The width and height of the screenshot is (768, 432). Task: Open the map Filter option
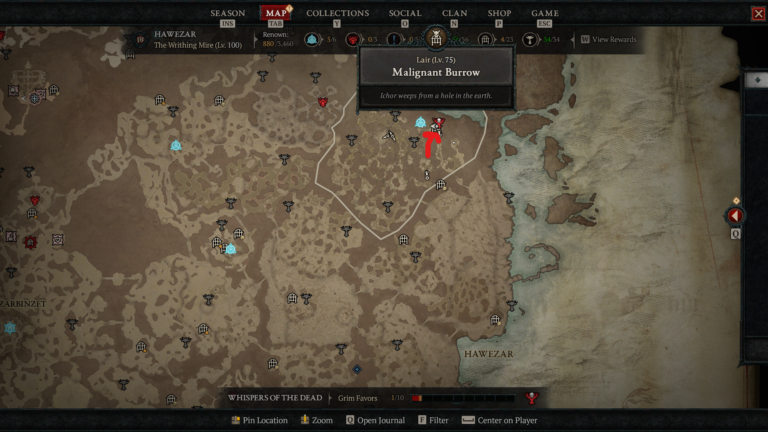434,420
